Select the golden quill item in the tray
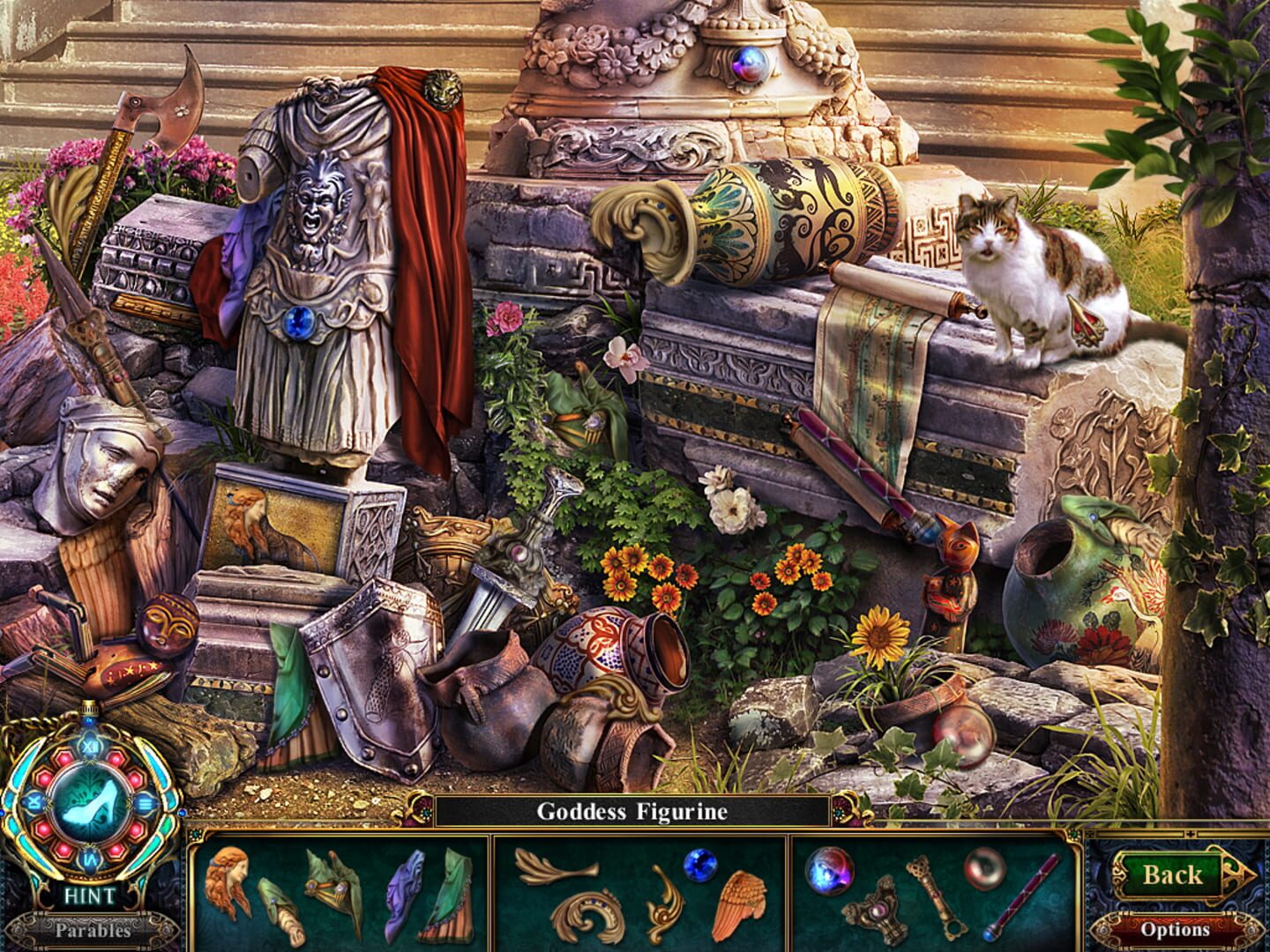The image size is (1270, 952). pyautogui.click(x=553, y=865)
